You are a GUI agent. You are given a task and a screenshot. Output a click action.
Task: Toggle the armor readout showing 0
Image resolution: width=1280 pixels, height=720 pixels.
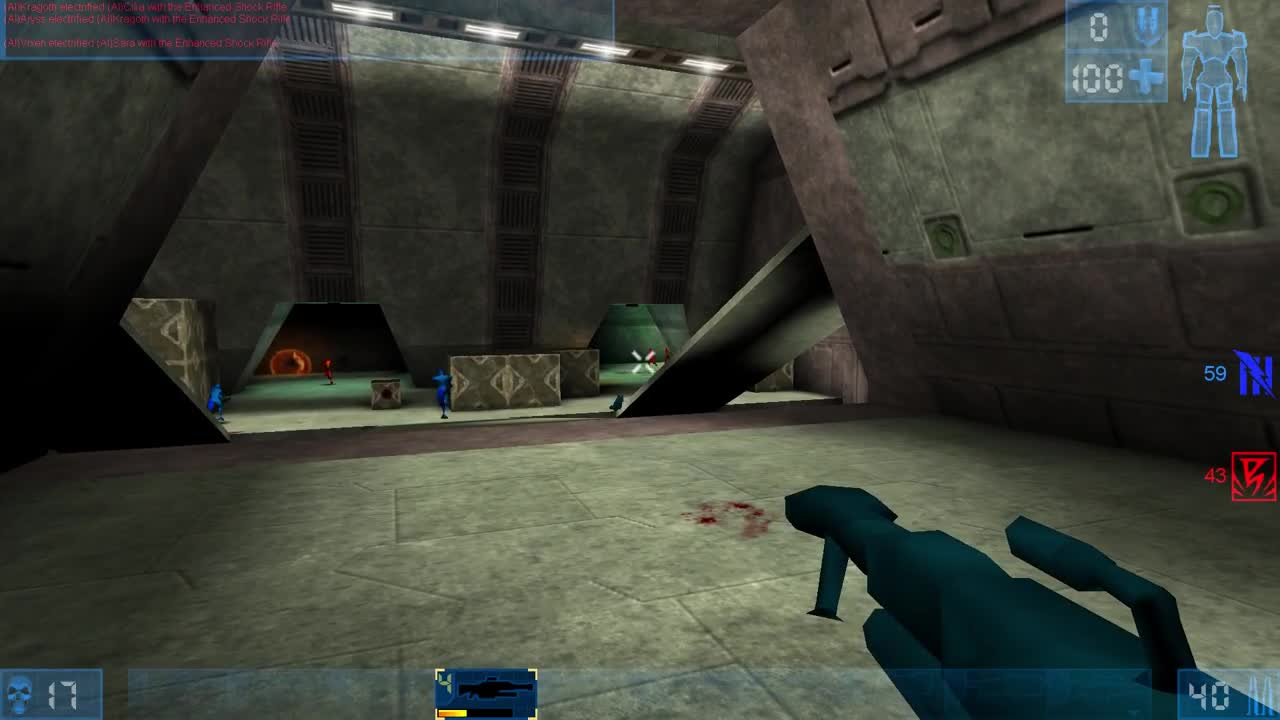1097,27
